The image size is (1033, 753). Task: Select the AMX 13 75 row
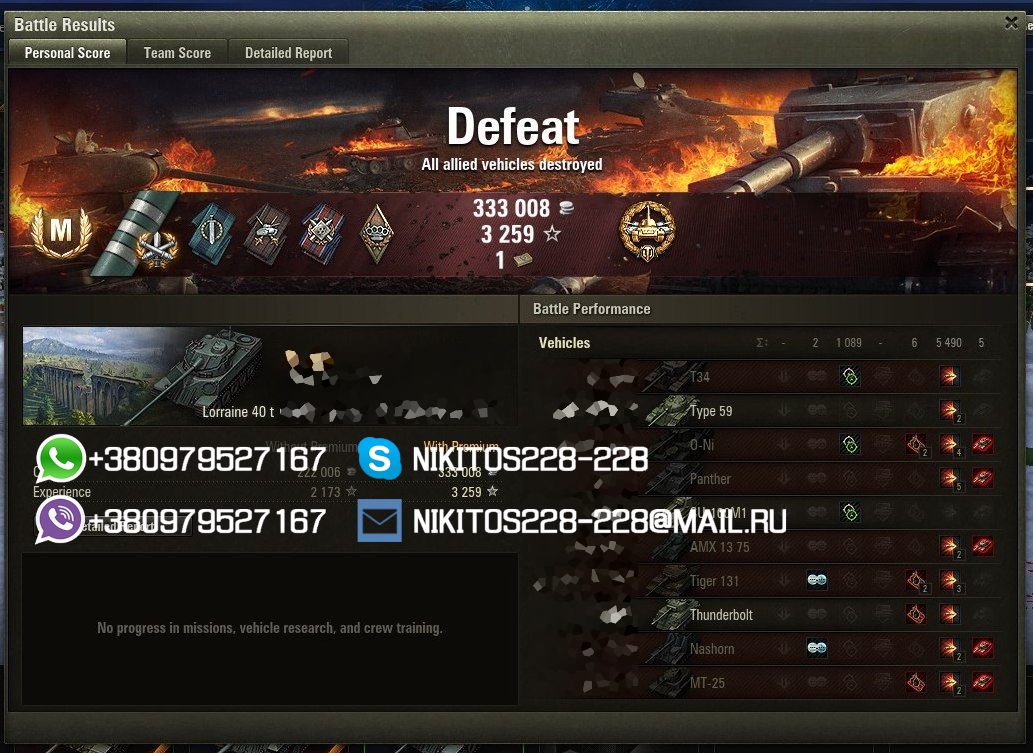tap(719, 547)
